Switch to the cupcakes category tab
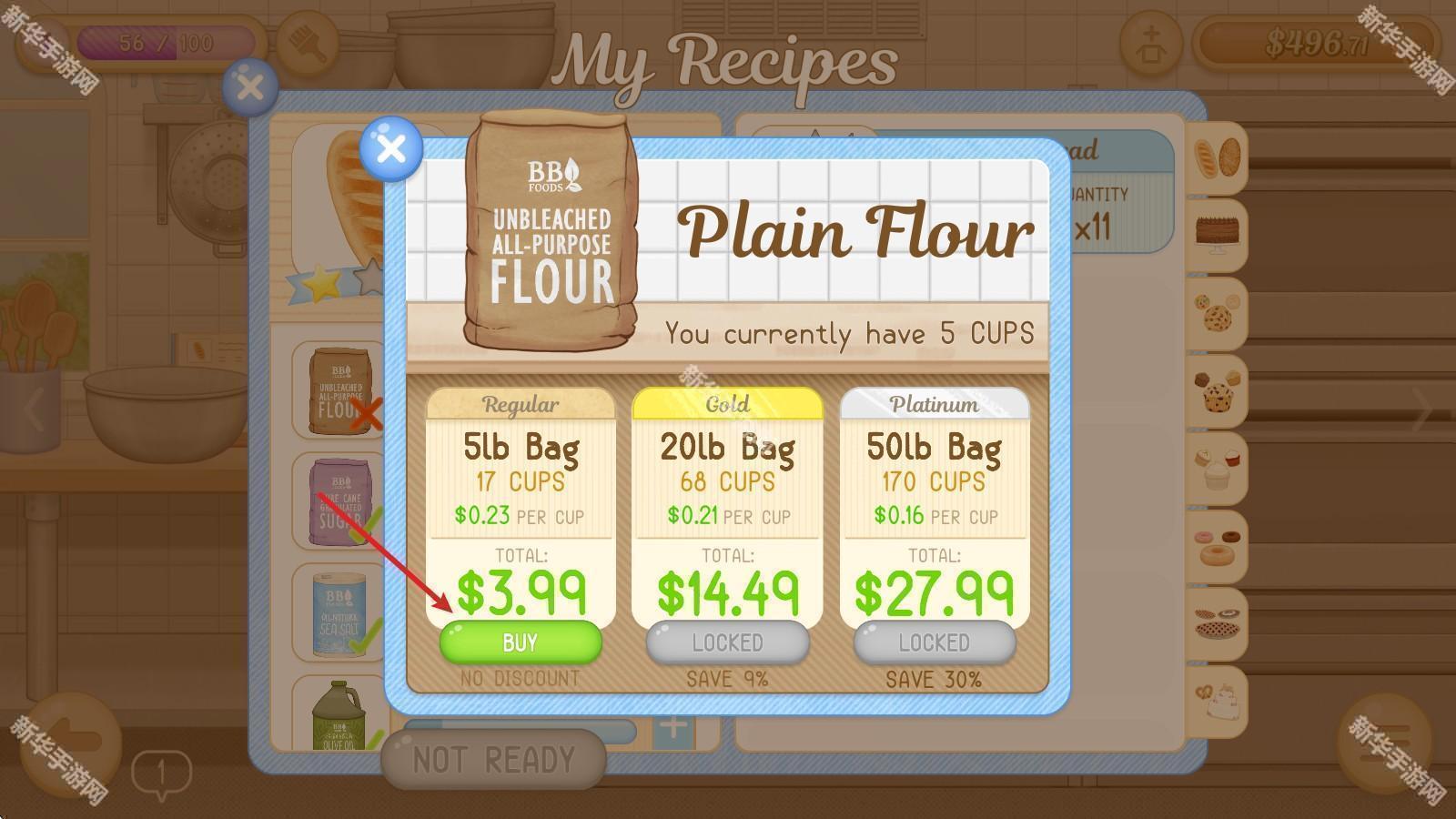The width and height of the screenshot is (1456, 819). (1217, 469)
